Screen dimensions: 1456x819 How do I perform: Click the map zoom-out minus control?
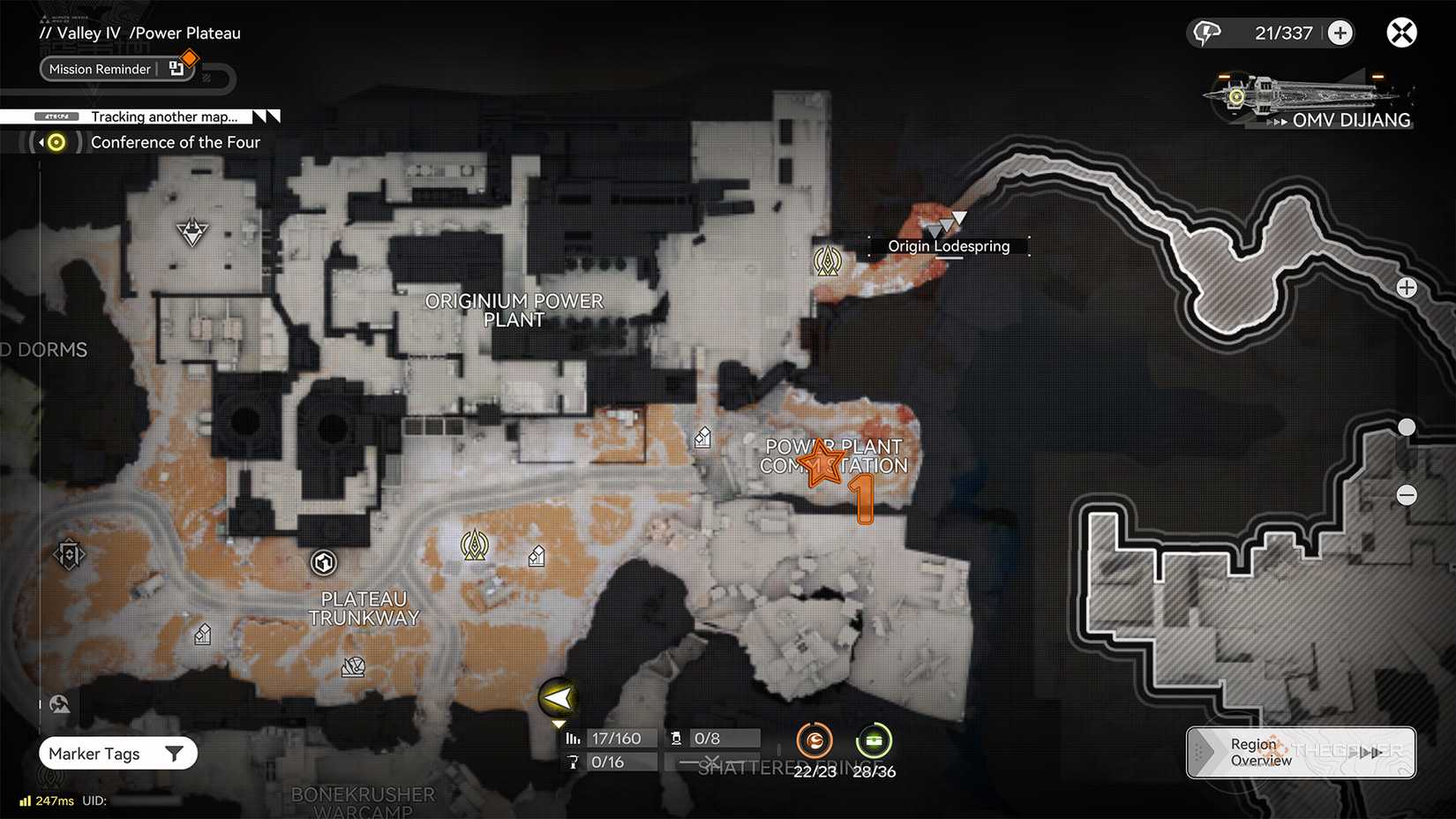1407,495
